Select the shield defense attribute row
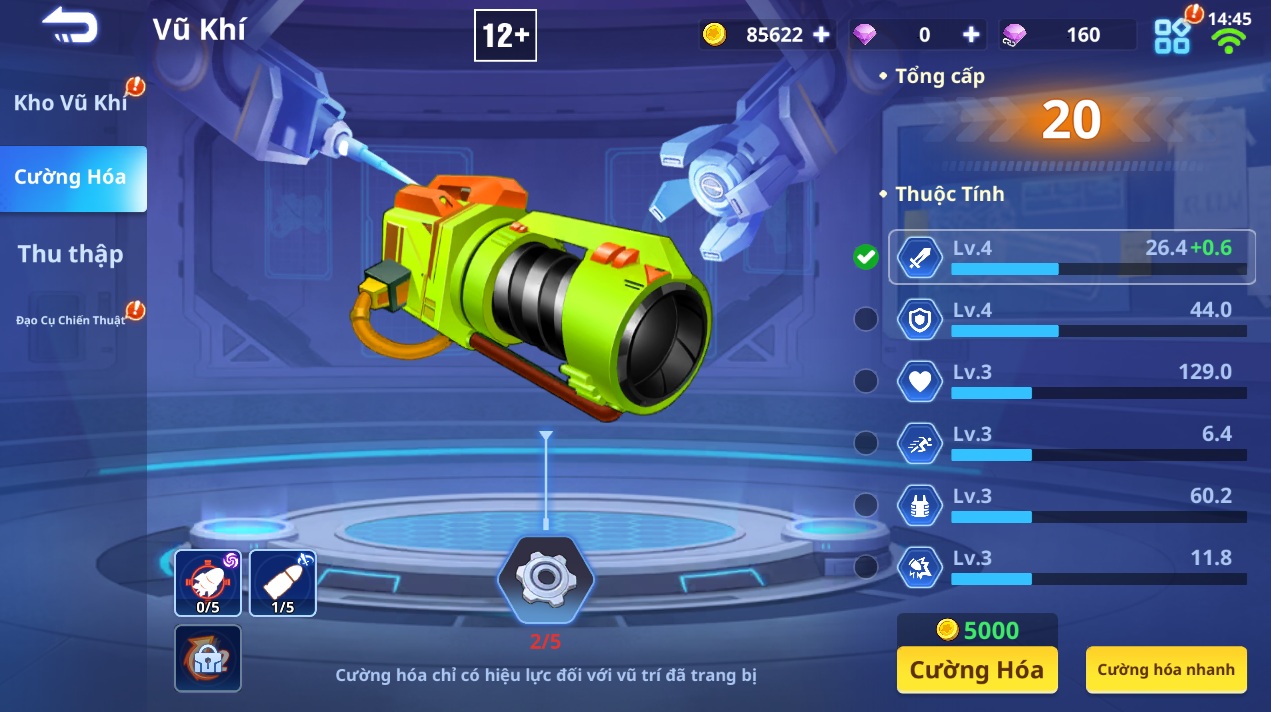Viewport: 1271px width, 712px height. (1070, 319)
